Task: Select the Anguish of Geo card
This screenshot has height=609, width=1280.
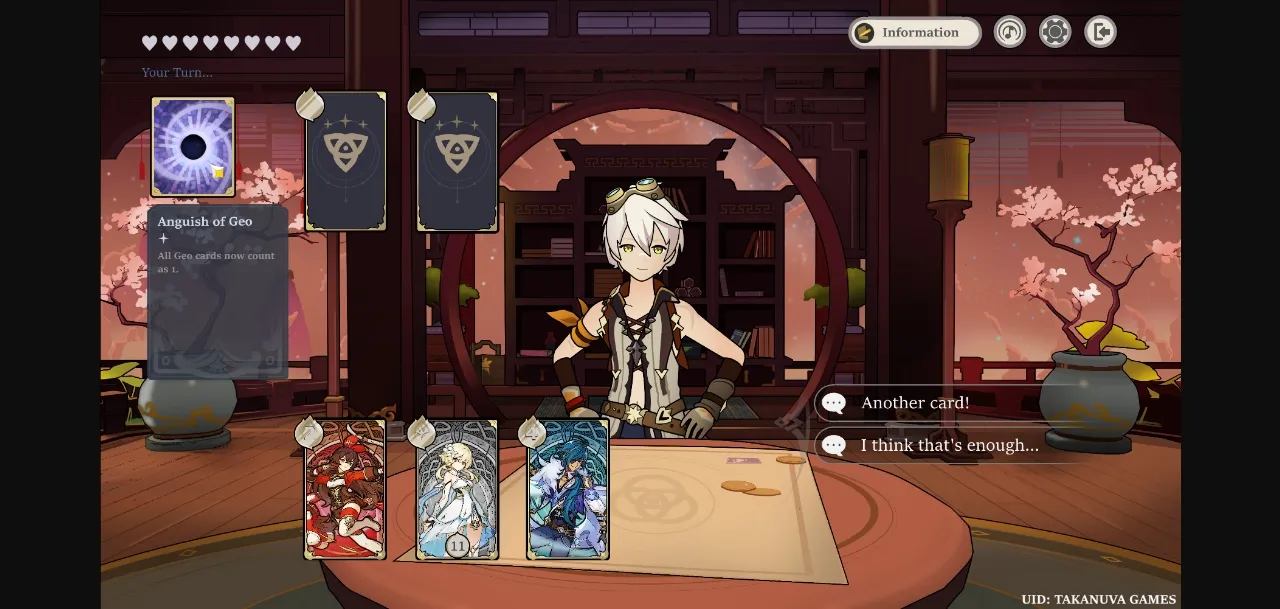Action: pyautogui.click(x=193, y=147)
